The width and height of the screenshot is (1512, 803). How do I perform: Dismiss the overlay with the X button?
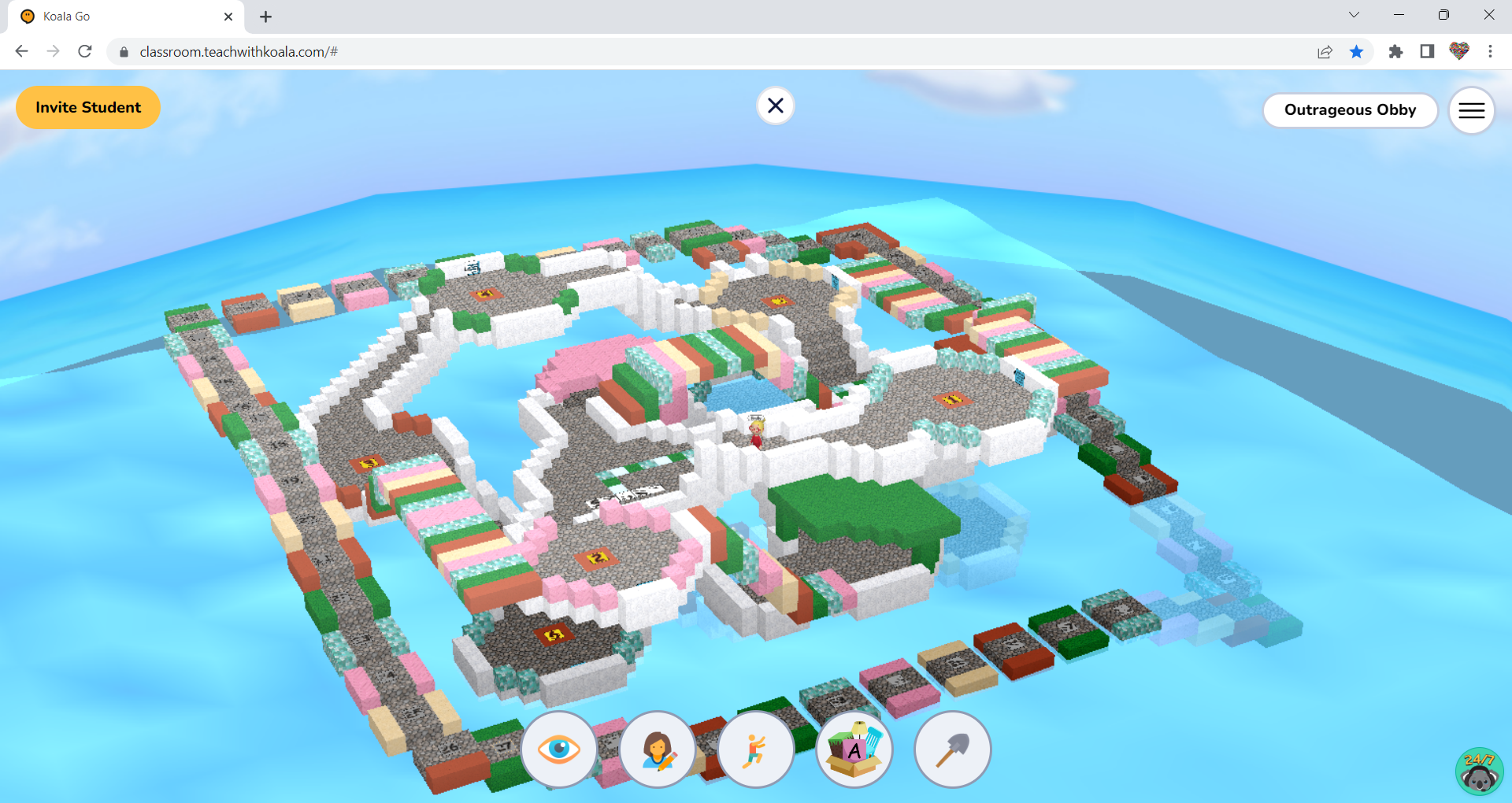pyautogui.click(x=776, y=105)
